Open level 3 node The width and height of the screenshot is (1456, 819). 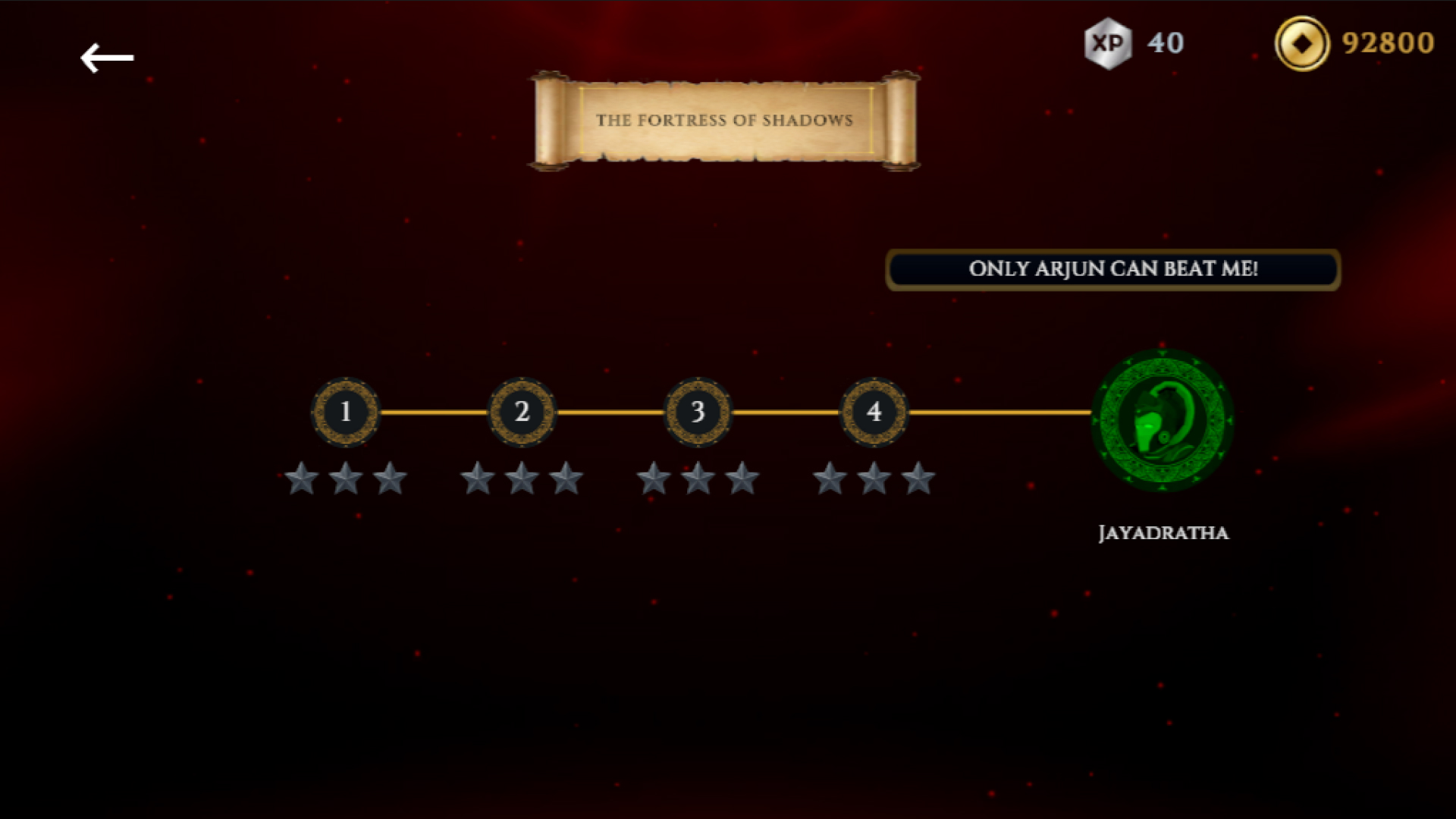(x=698, y=412)
